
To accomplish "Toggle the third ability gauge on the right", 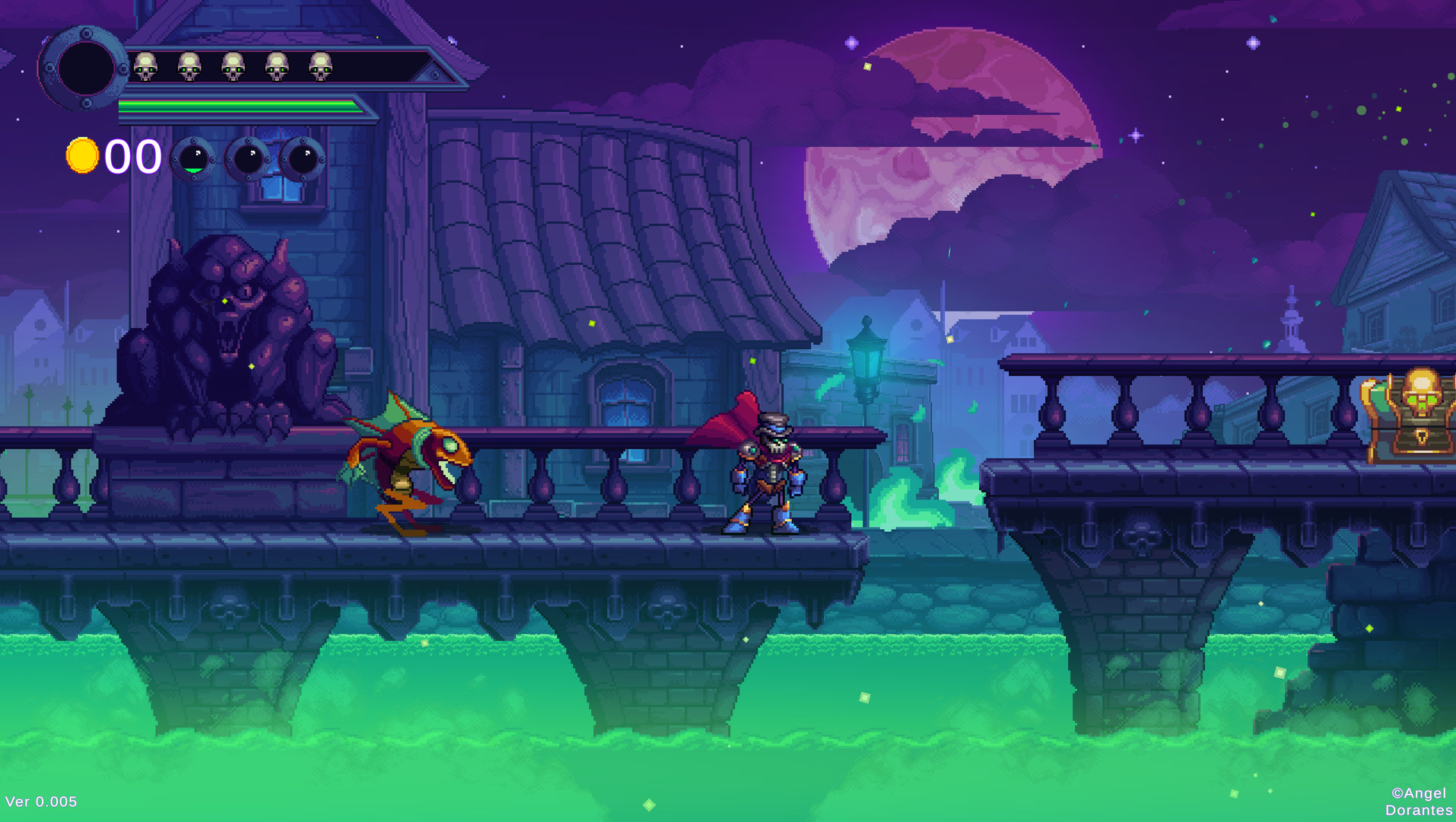I will coord(304,160).
